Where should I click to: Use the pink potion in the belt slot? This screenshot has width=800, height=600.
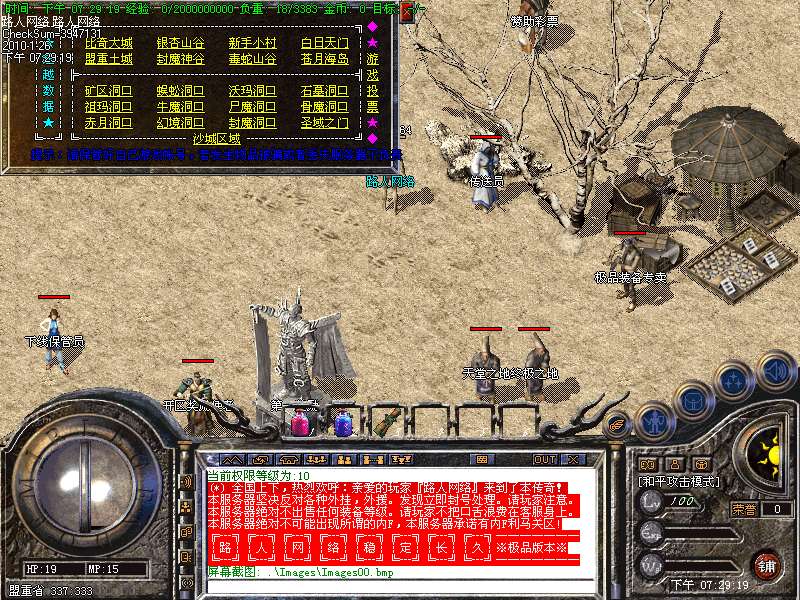tap(299, 423)
